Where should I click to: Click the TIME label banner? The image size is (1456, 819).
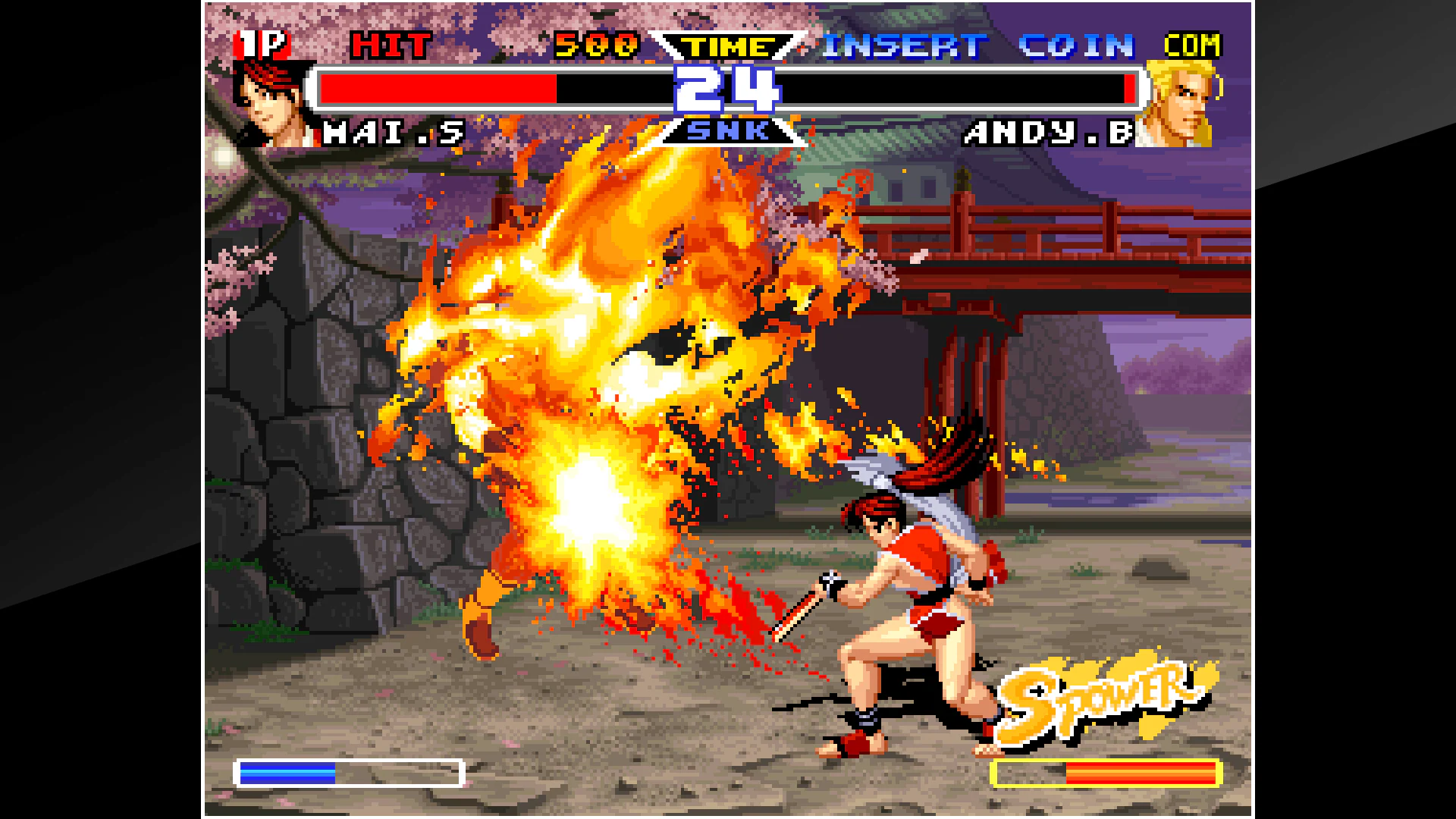tap(728, 45)
